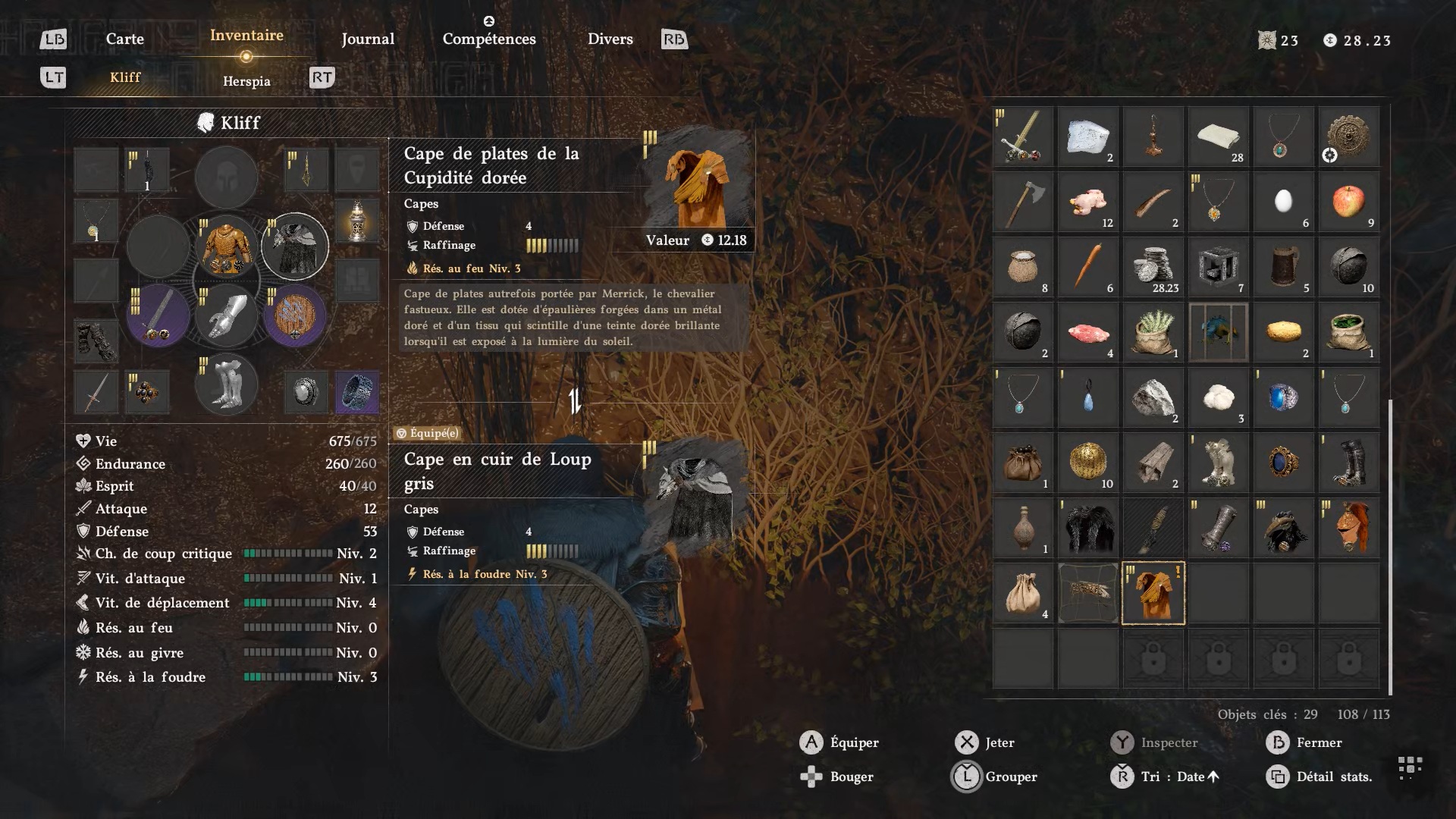This screenshot has height=819, width=1456.
Task: Open the Compétences tab
Action: (x=489, y=39)
